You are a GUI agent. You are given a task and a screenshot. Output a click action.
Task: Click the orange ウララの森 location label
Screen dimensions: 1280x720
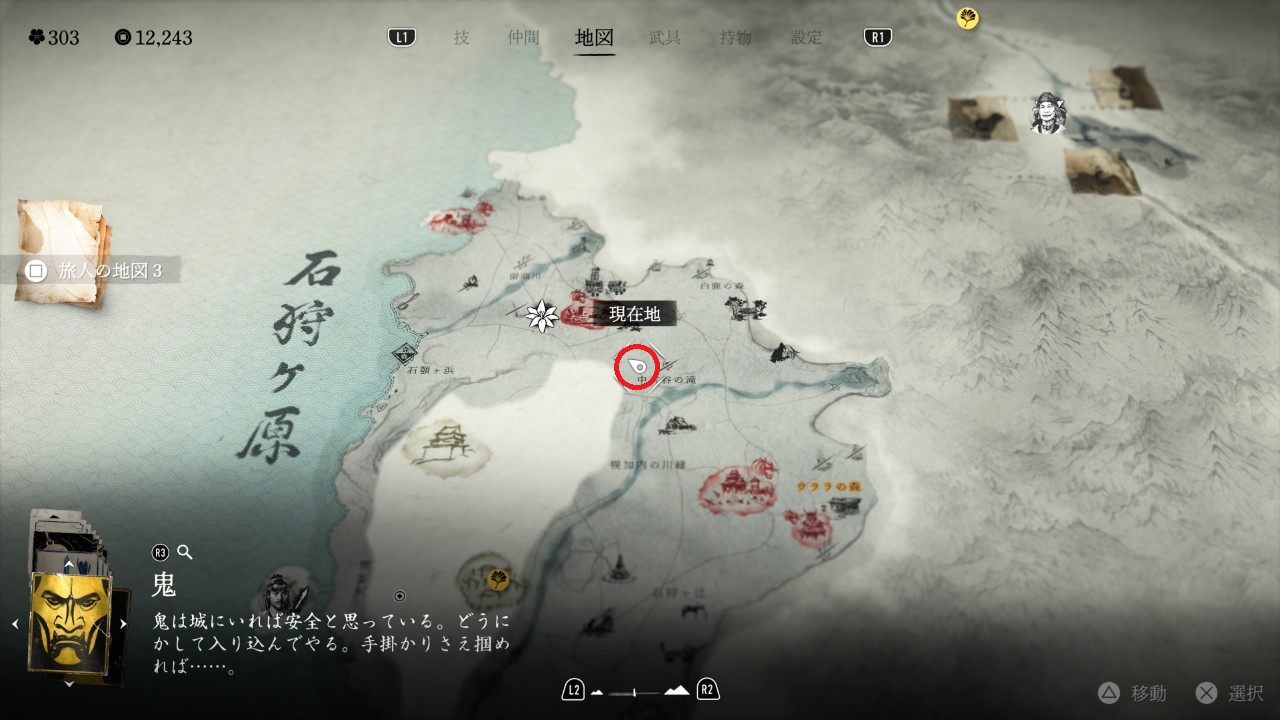coord(828,487)
